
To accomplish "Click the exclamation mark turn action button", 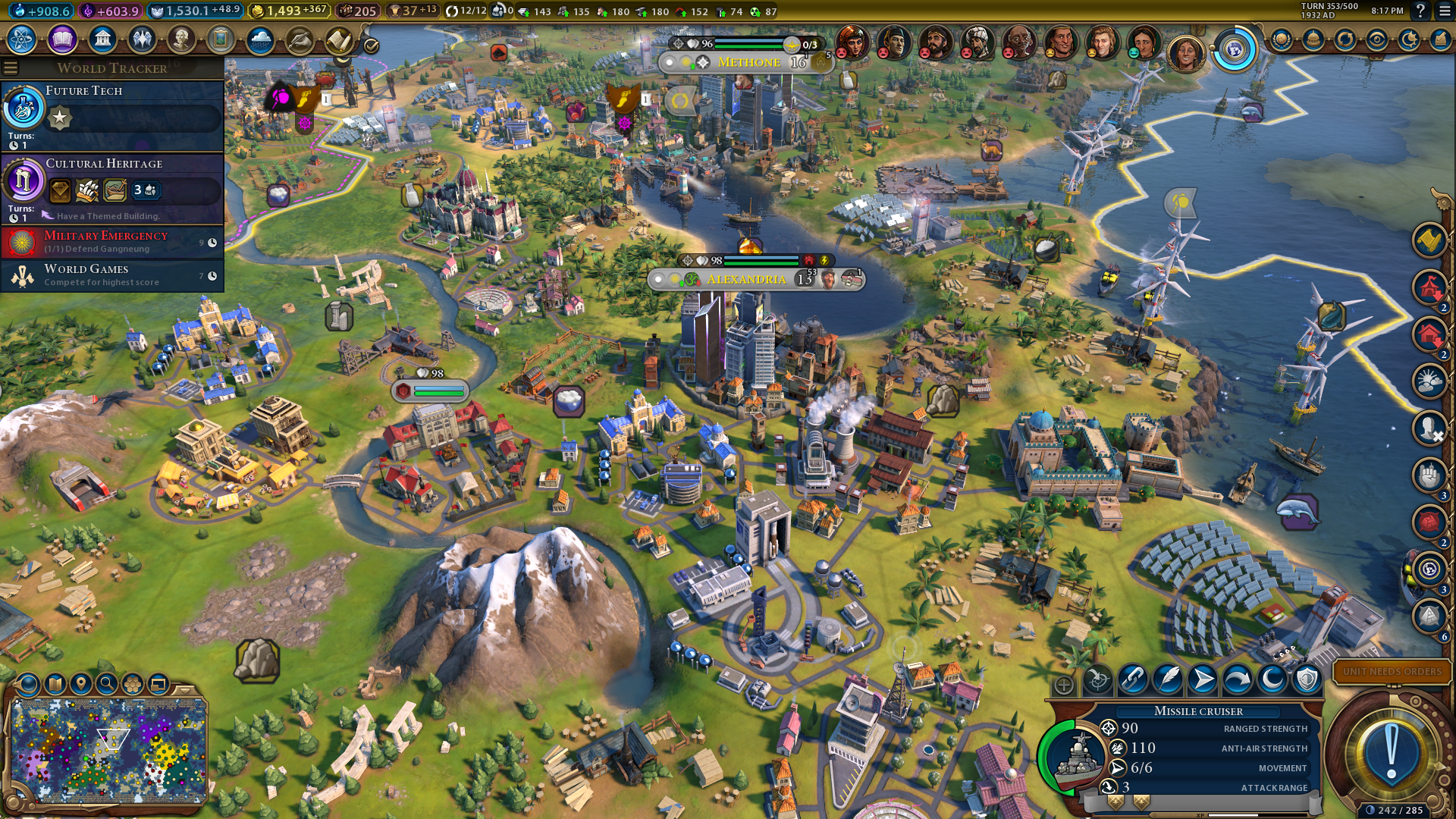I will point(1391,752).
